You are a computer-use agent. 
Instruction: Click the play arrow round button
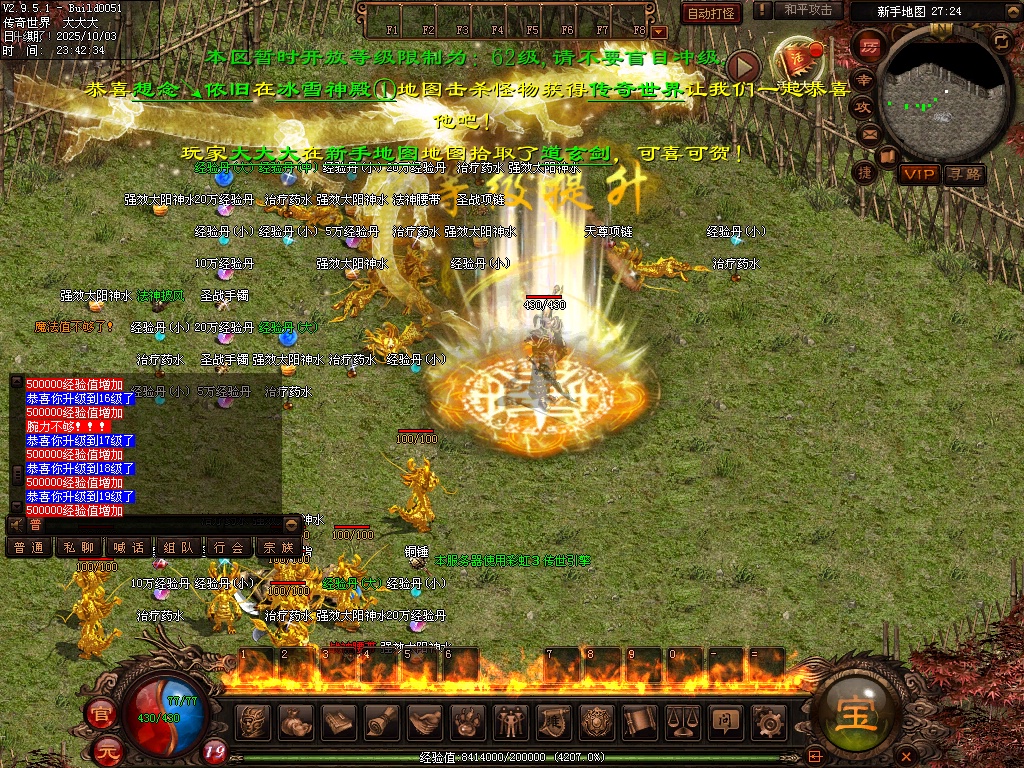[743, 67]
